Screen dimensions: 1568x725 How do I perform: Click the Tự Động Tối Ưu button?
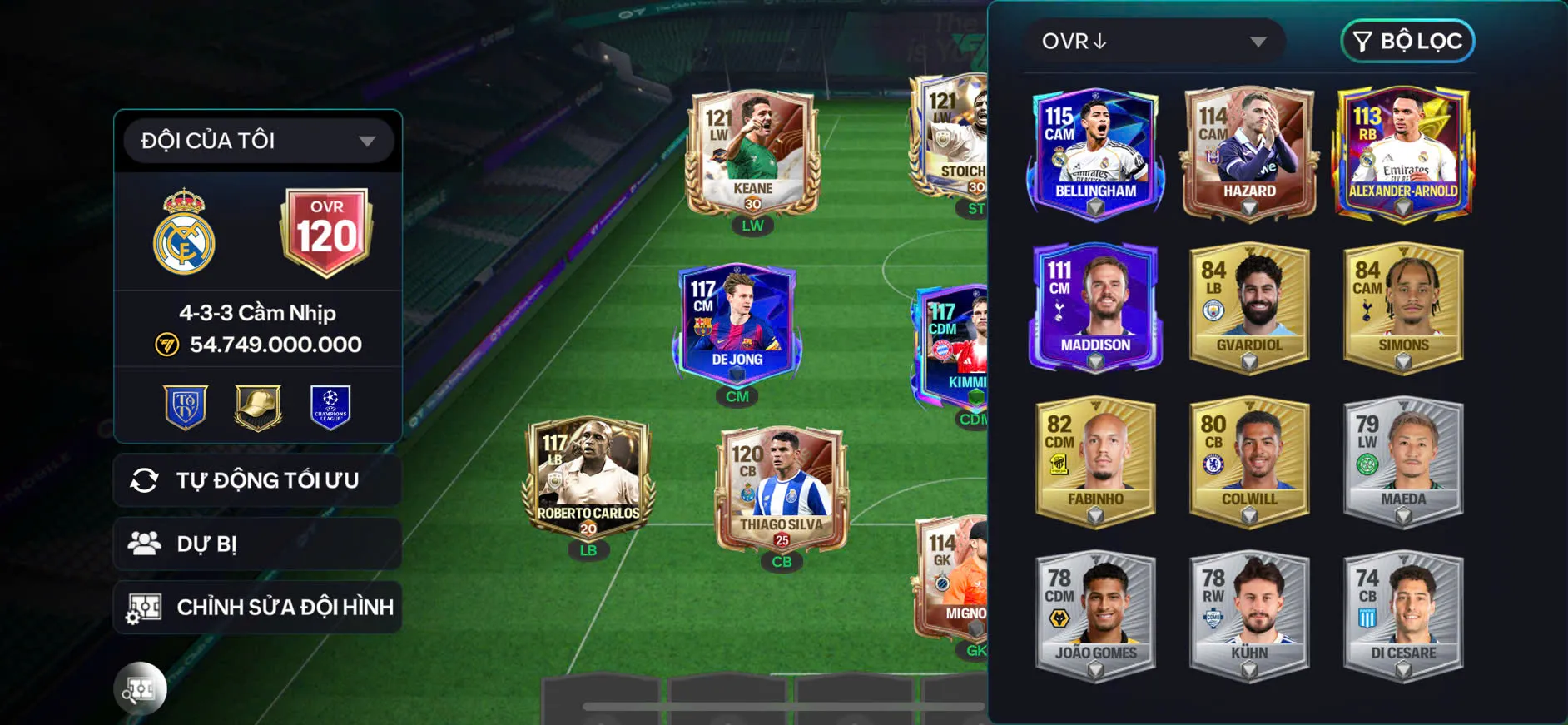pos(258,480)
